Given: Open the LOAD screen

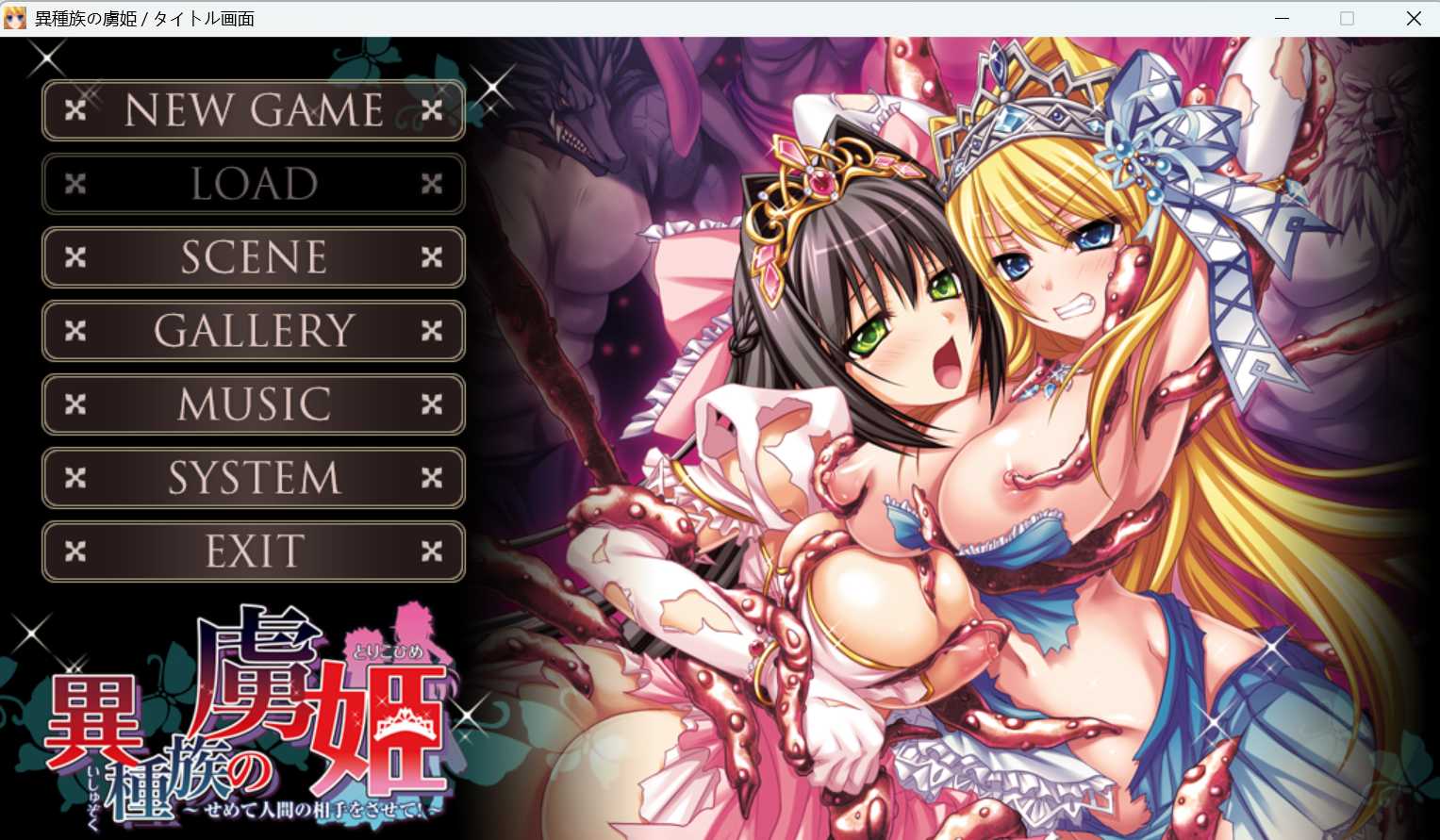Looking at the screenshot, I should pos(253,183).
